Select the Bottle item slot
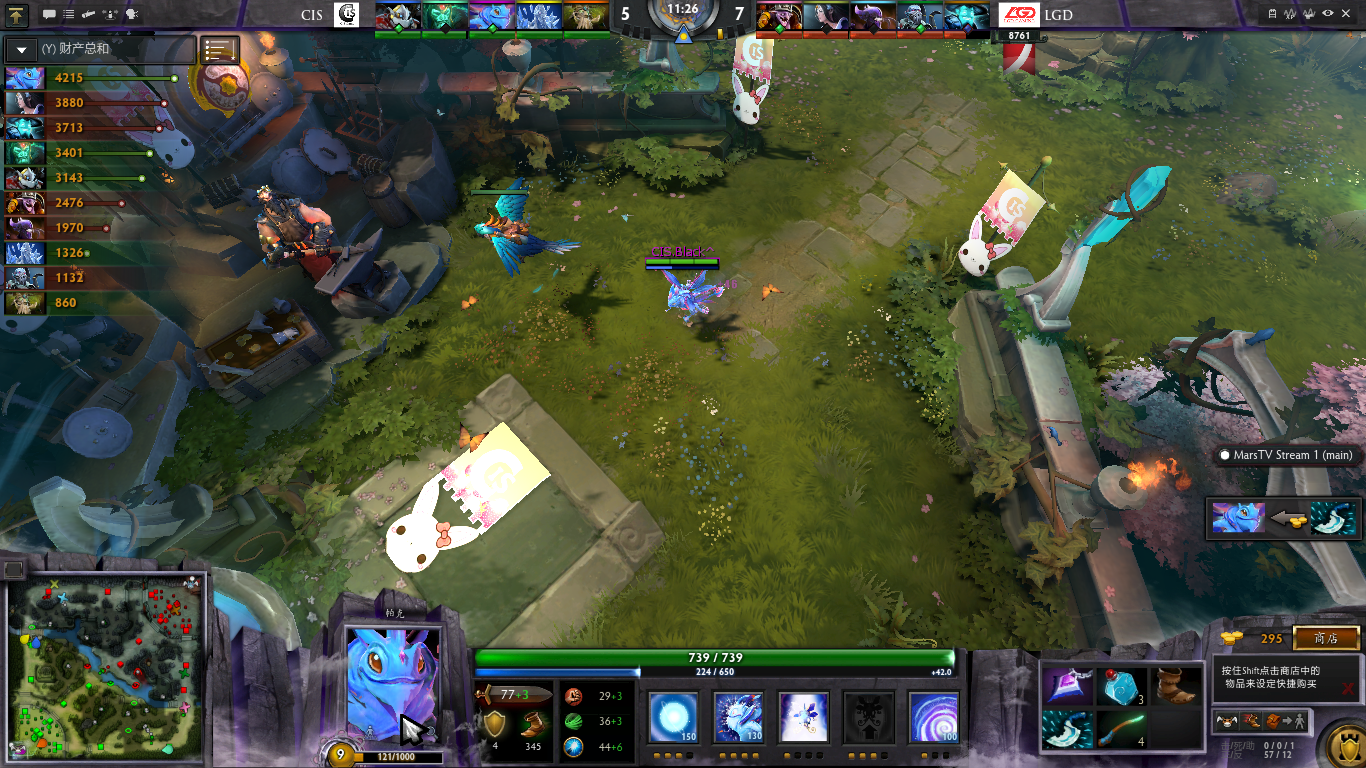 [1122, 686]
